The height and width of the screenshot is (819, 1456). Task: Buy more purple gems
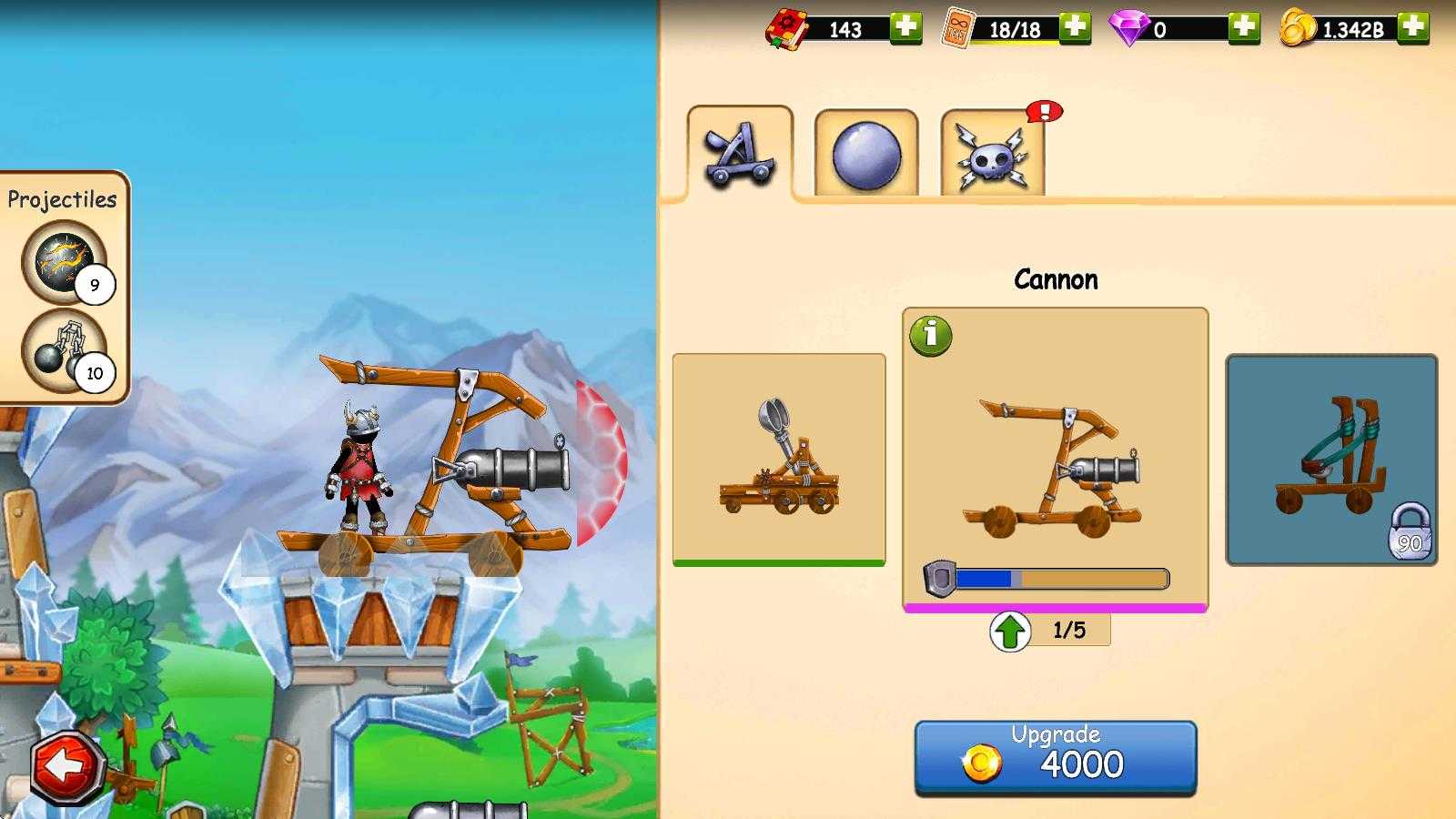(1244, 28)
